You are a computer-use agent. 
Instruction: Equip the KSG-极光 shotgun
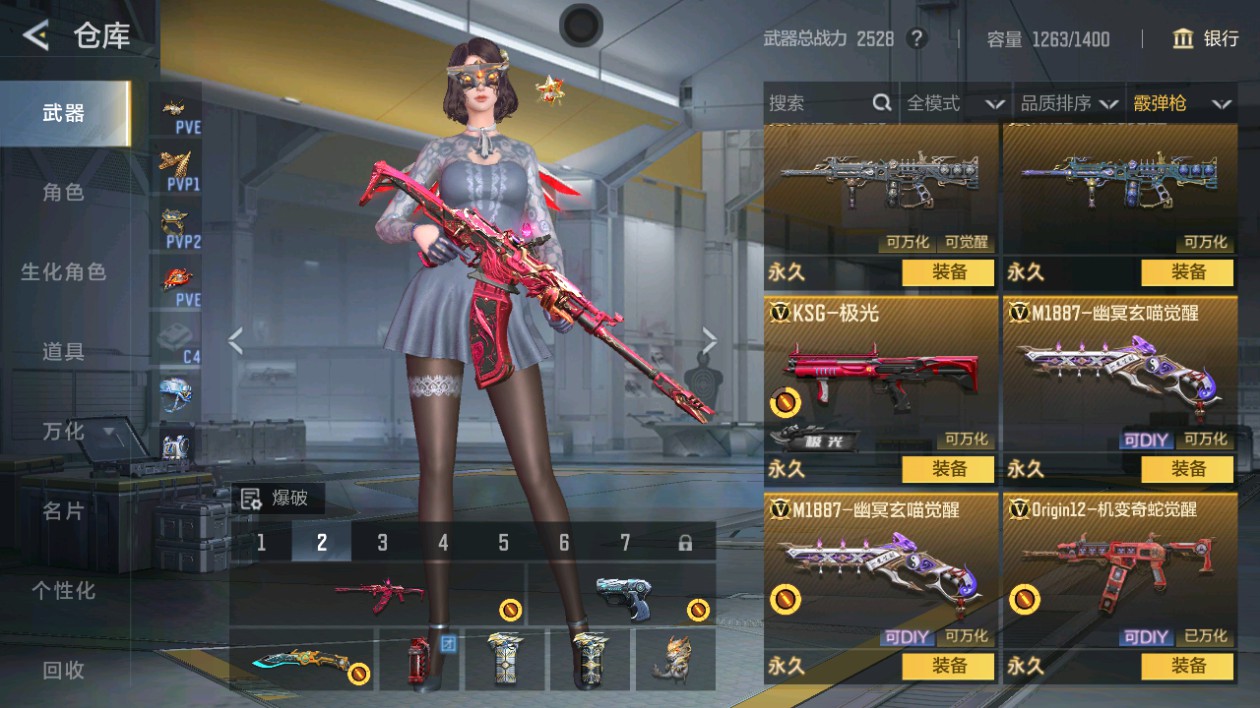948,469
